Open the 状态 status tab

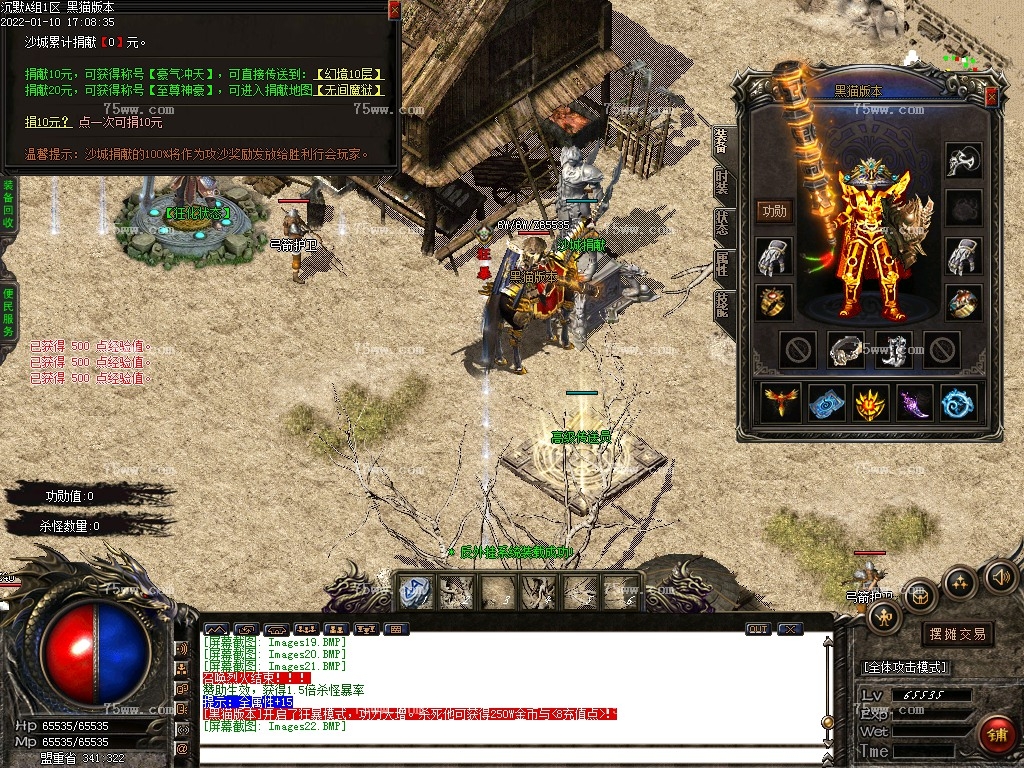(722, 223)
